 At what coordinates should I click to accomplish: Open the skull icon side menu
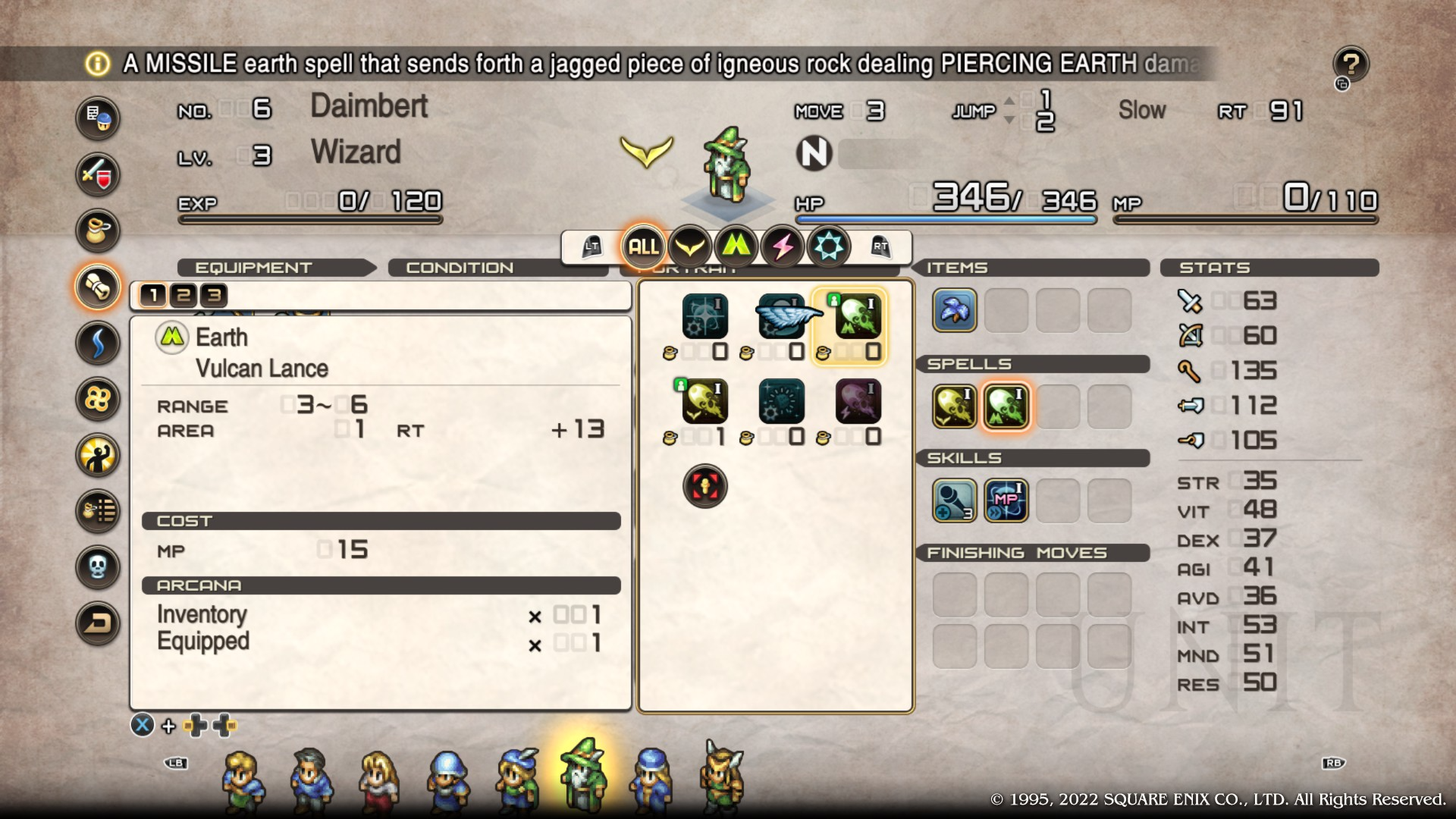98,566
